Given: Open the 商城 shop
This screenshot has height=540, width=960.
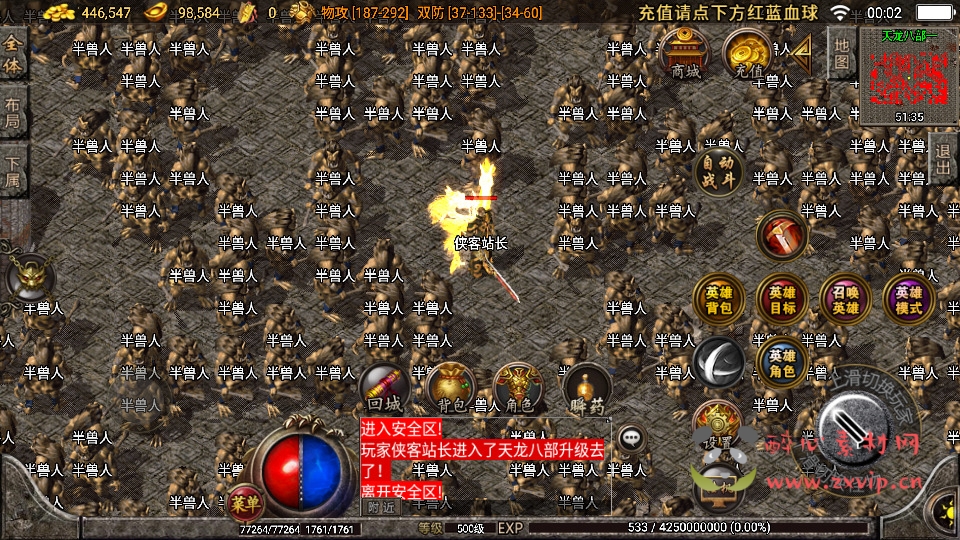Looking at the screenshot, I should pos(685,52).
